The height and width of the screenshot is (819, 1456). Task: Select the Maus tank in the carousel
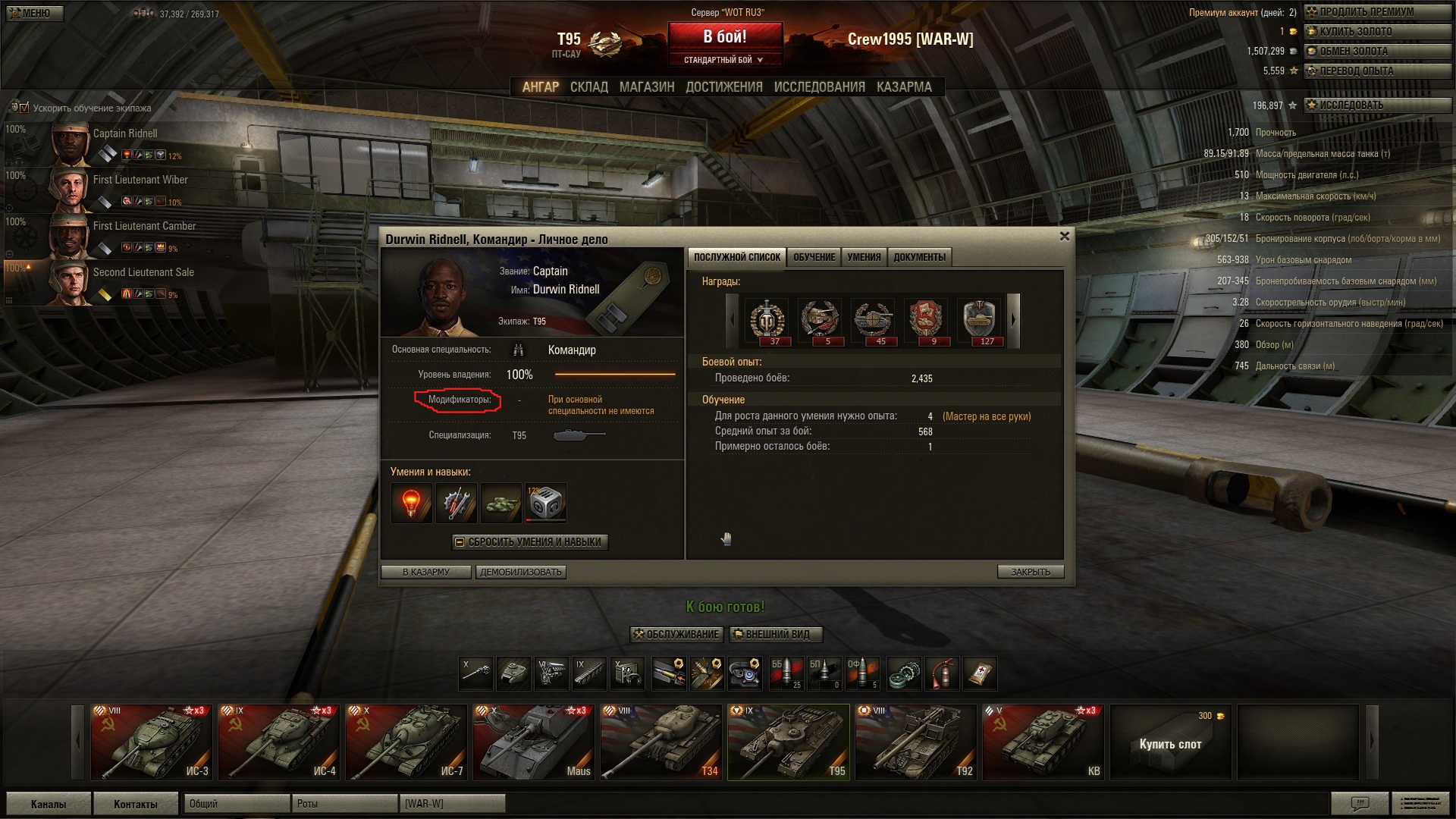(x=532, y=742)
